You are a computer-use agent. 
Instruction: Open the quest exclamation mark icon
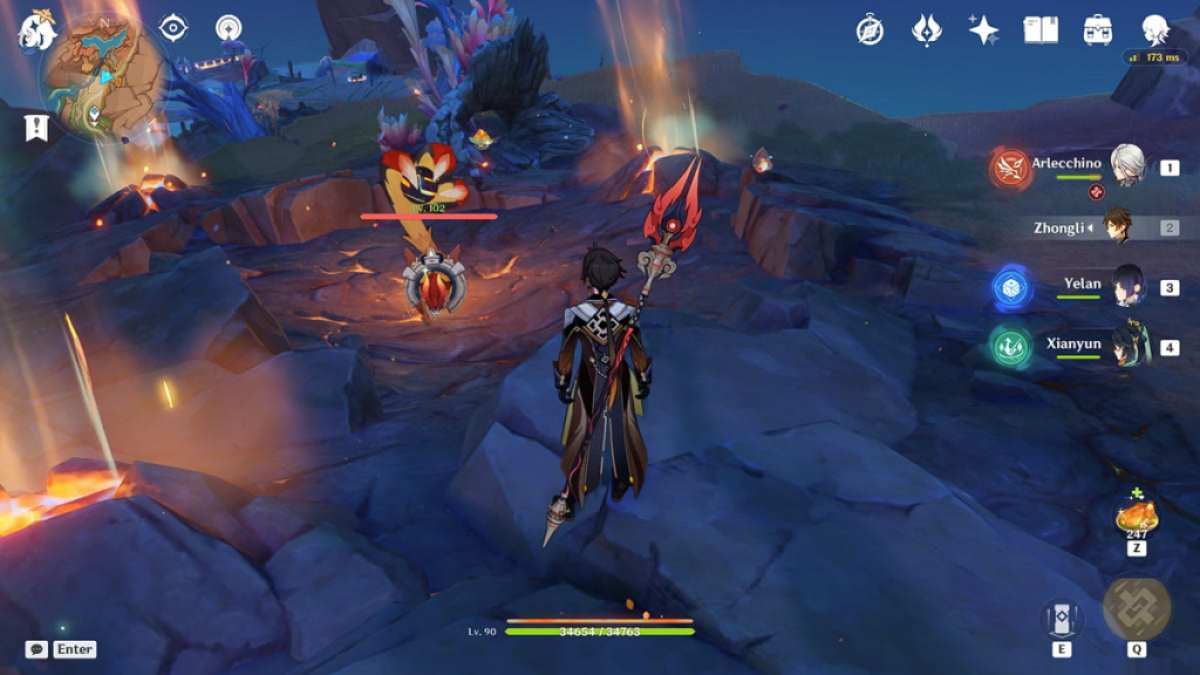tap(37, 127)
